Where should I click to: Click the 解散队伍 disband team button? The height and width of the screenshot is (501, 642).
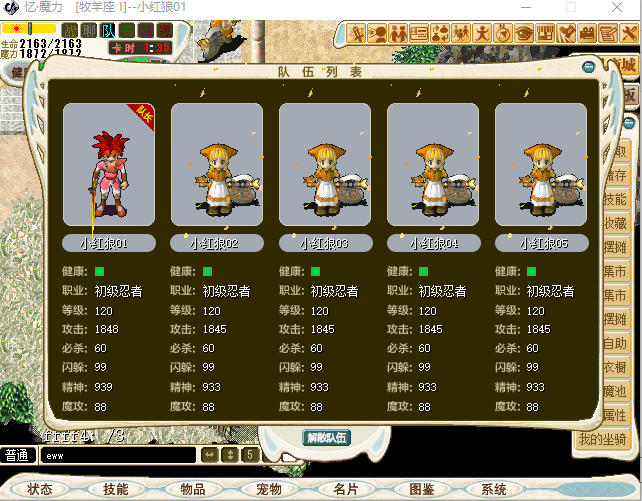point(326,437)
